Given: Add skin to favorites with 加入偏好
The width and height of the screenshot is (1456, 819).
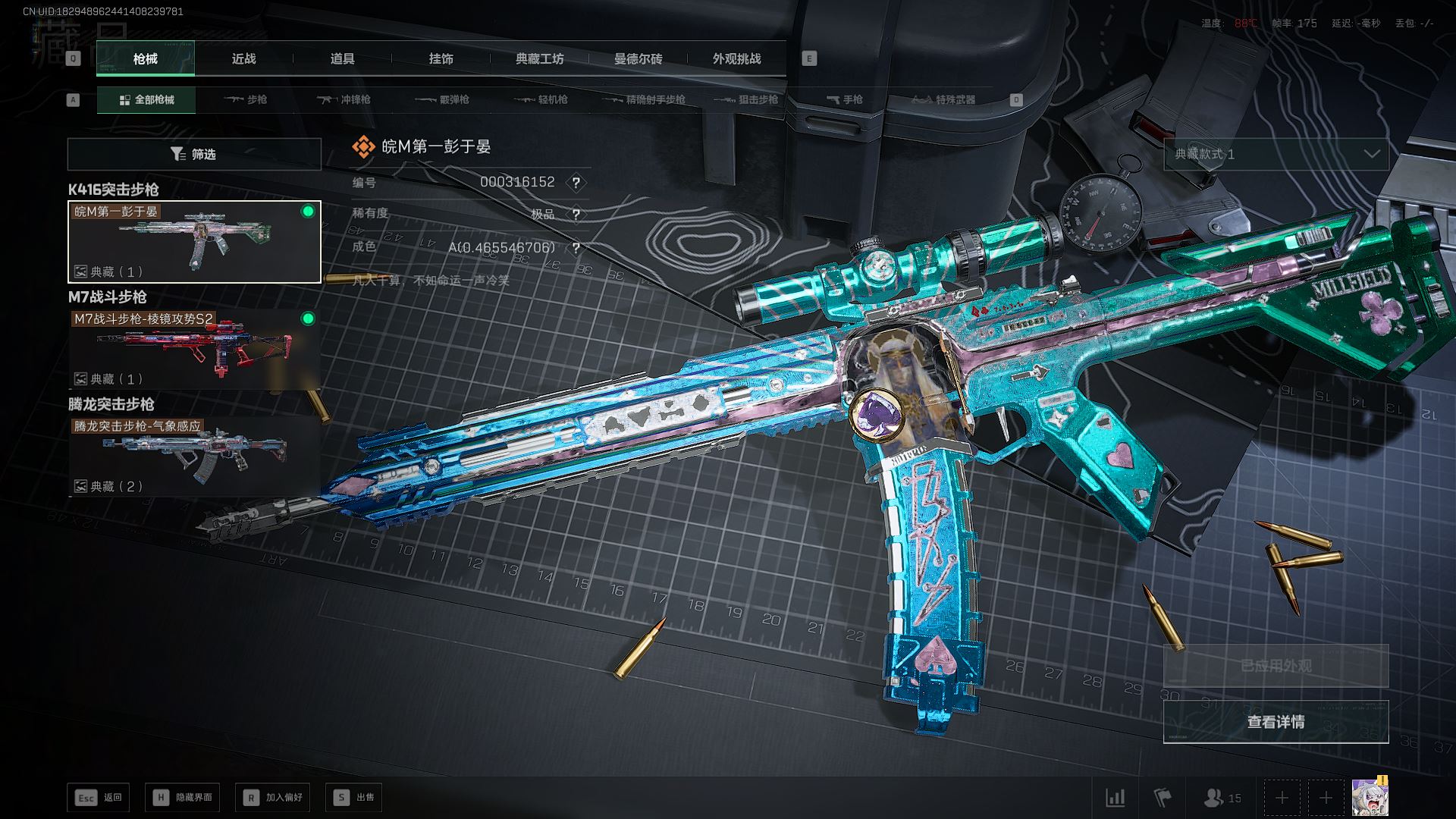Looking at the screenshot, I should (273, 798).
